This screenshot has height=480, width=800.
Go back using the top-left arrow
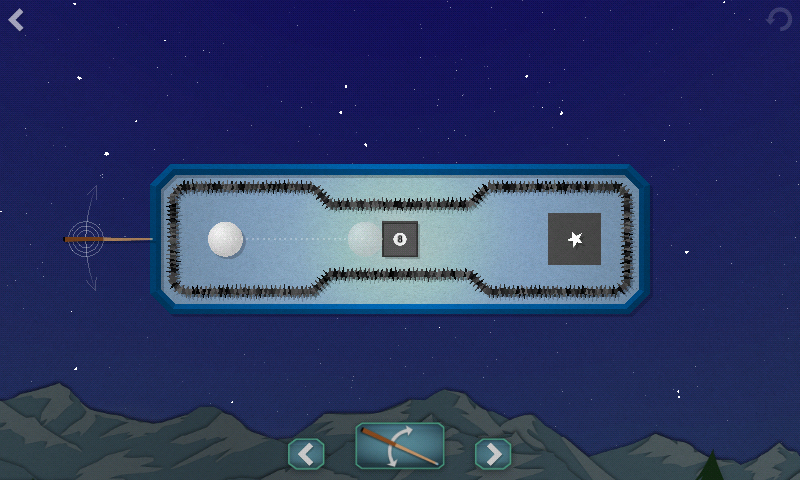pos(16,19)
